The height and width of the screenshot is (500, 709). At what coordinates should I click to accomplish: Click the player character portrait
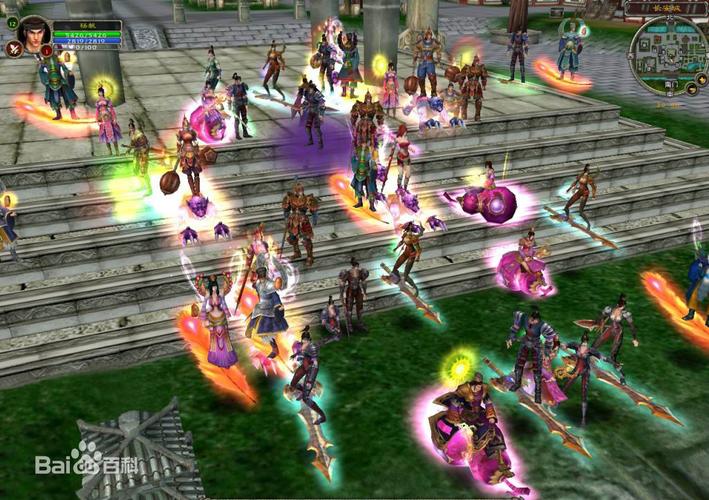coord(34,32)
